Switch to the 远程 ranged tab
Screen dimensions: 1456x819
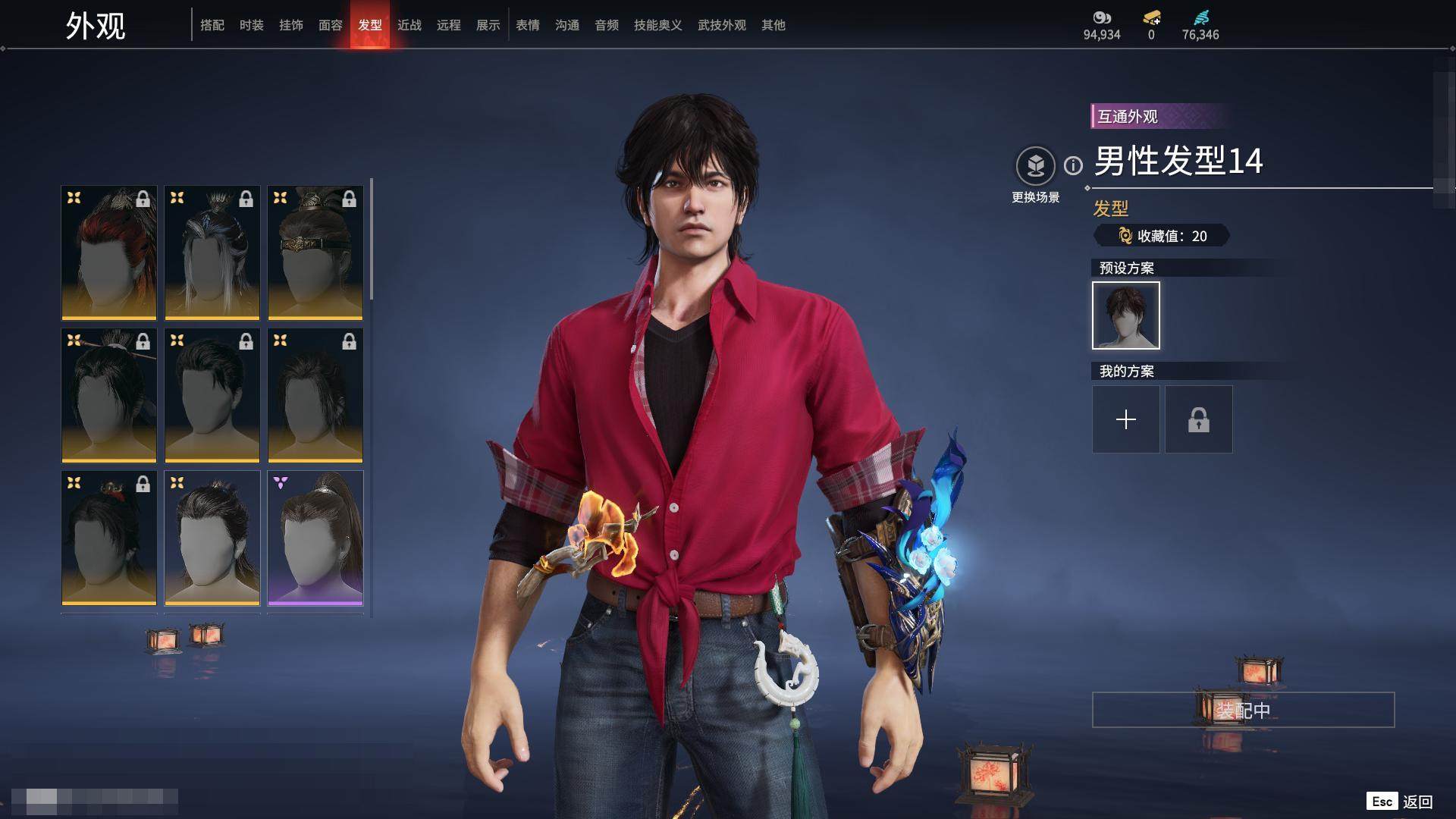click(x=449, y=25)
